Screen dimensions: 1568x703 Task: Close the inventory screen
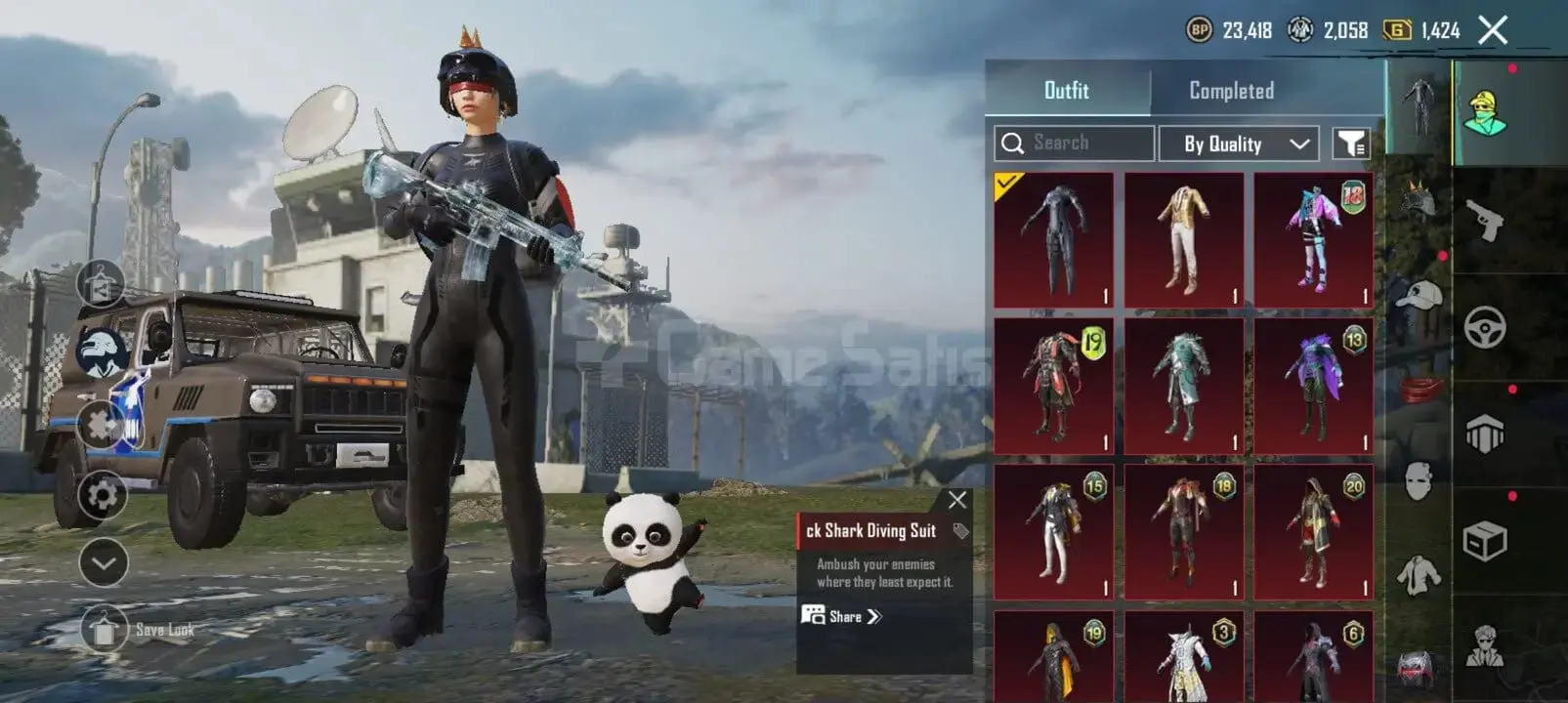point(1493,30)
